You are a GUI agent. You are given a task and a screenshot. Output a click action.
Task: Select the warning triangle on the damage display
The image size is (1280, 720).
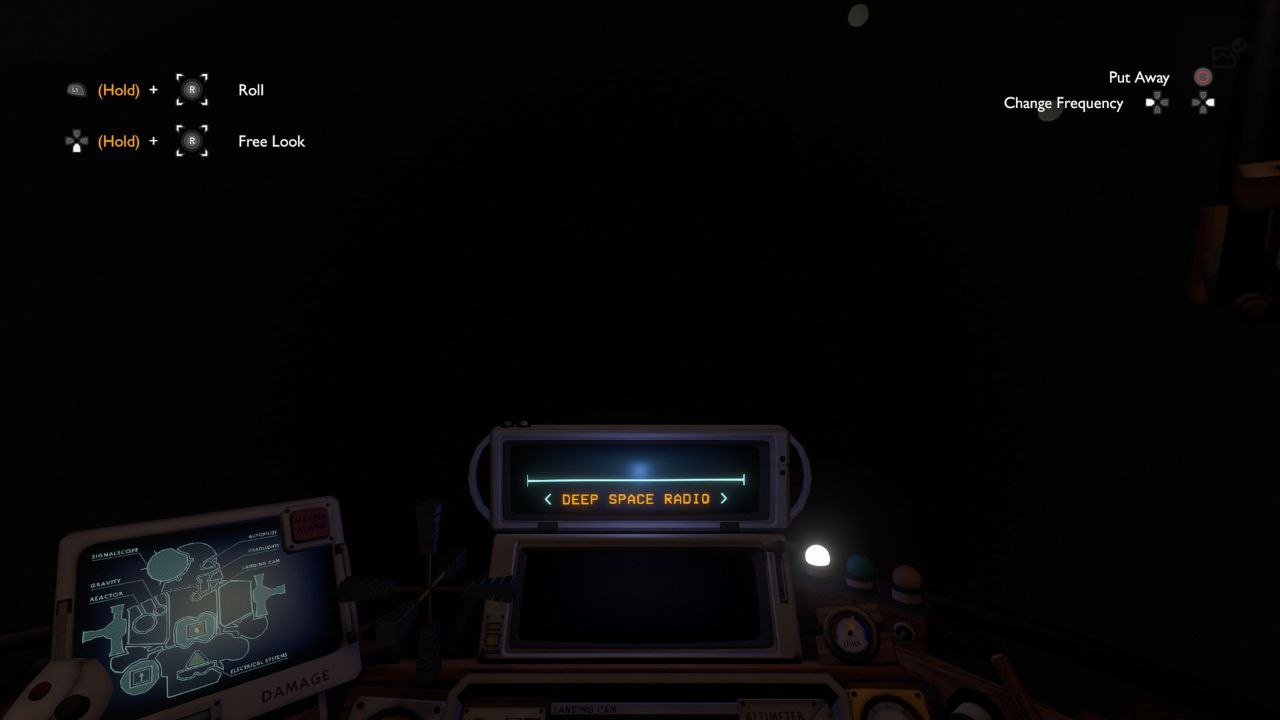pyautogui.click(x=196, y=659)
